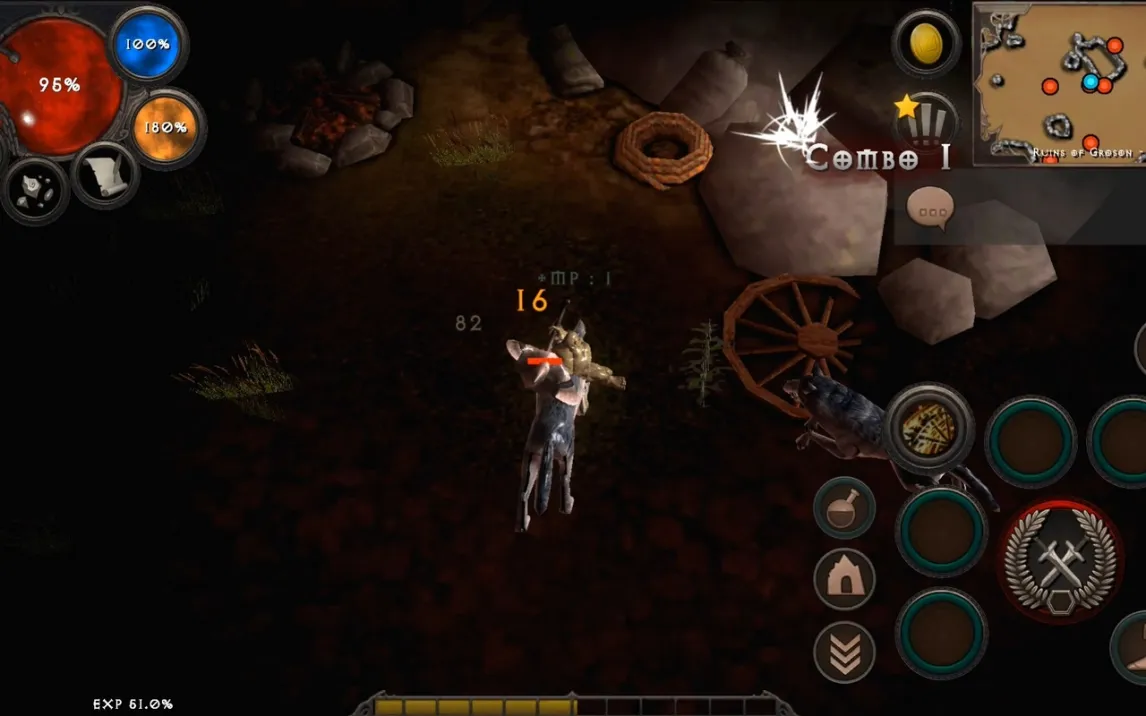Open the scroll and quill journal icon
This screenshot has width=1146, height=716.
point(104,176)
